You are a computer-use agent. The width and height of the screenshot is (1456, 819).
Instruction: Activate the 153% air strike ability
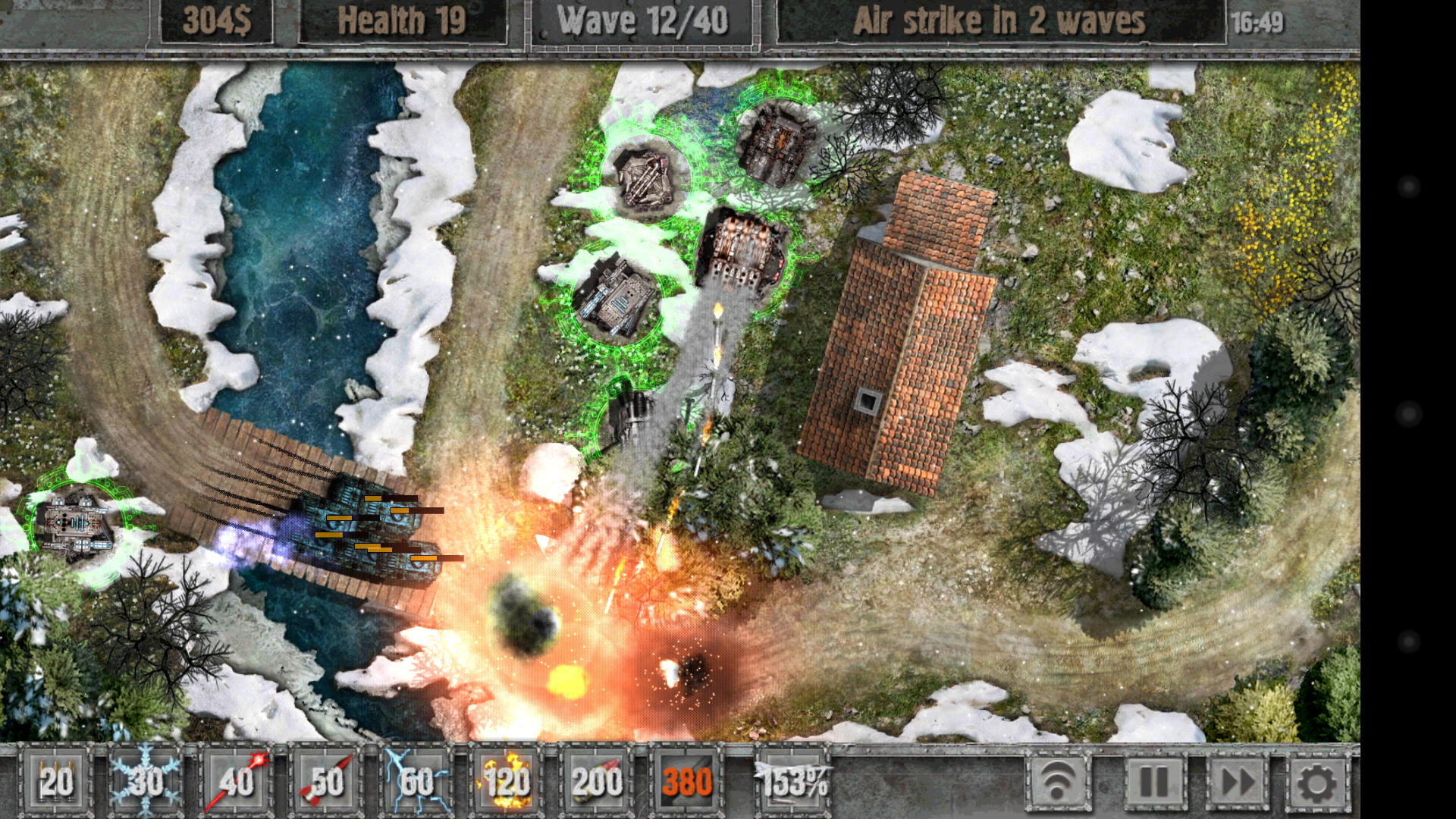tap(789, 783)
